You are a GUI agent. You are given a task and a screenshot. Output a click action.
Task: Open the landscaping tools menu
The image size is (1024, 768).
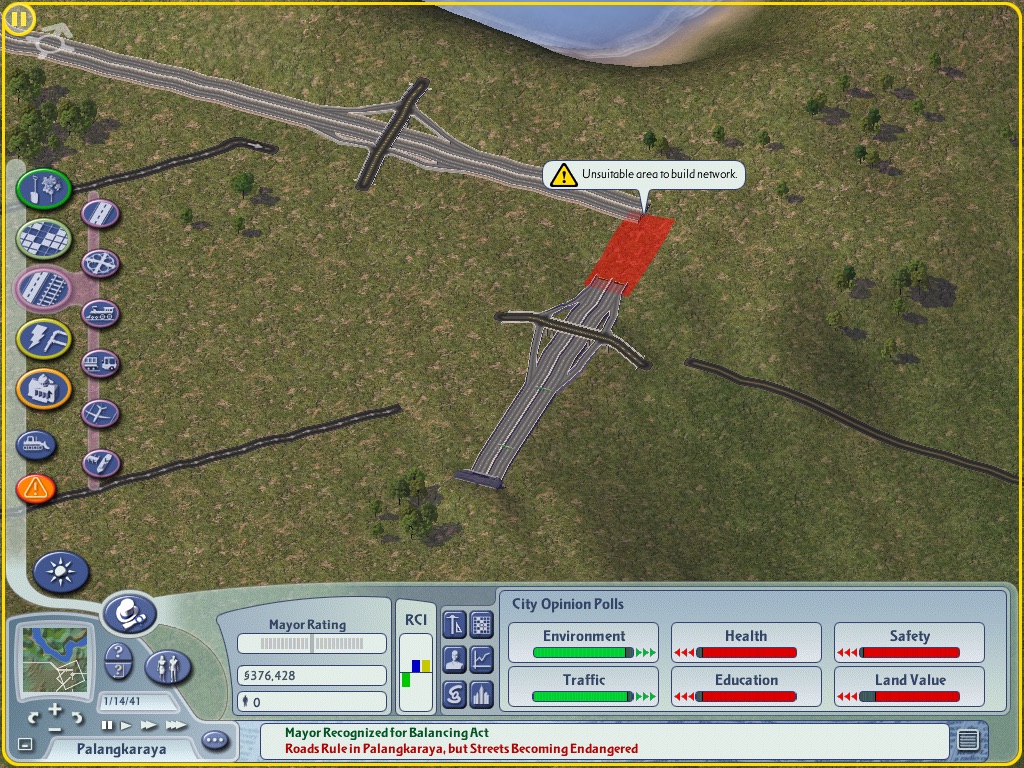pyautogui.click(x=43, y=188)
